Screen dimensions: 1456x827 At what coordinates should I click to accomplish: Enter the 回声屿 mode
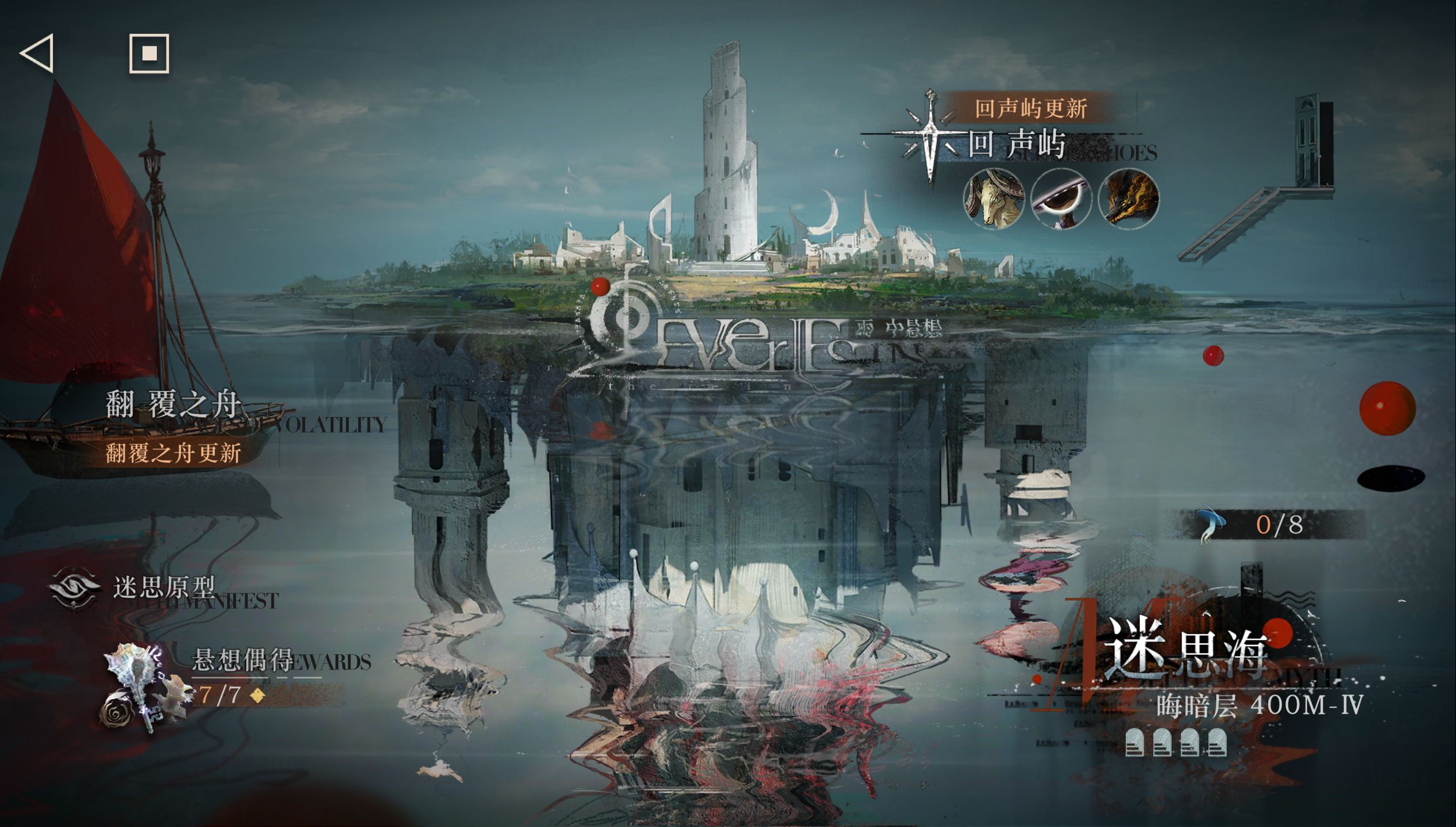(1017, 144)
